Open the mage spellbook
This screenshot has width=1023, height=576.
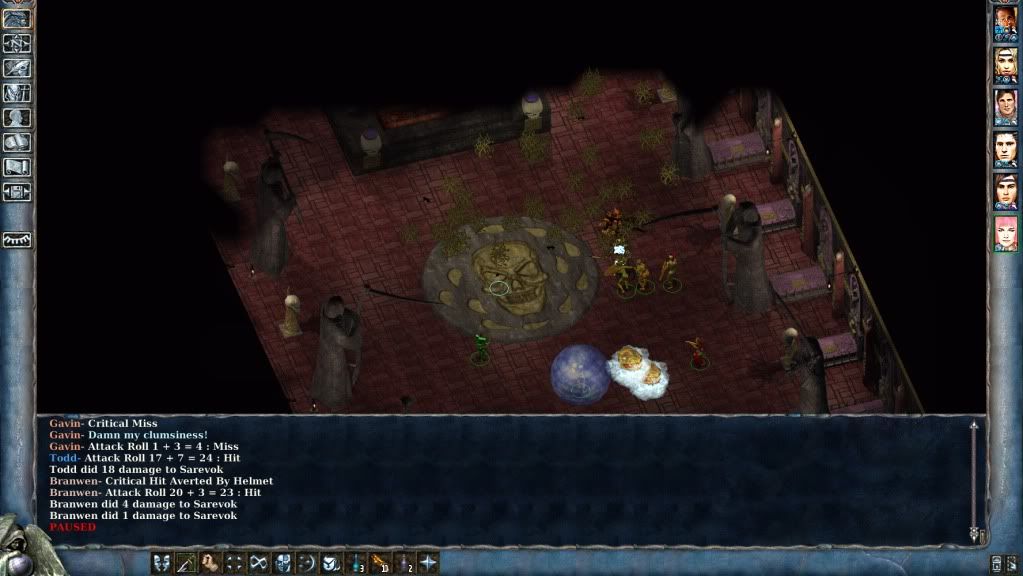click(x=17, y=143)
